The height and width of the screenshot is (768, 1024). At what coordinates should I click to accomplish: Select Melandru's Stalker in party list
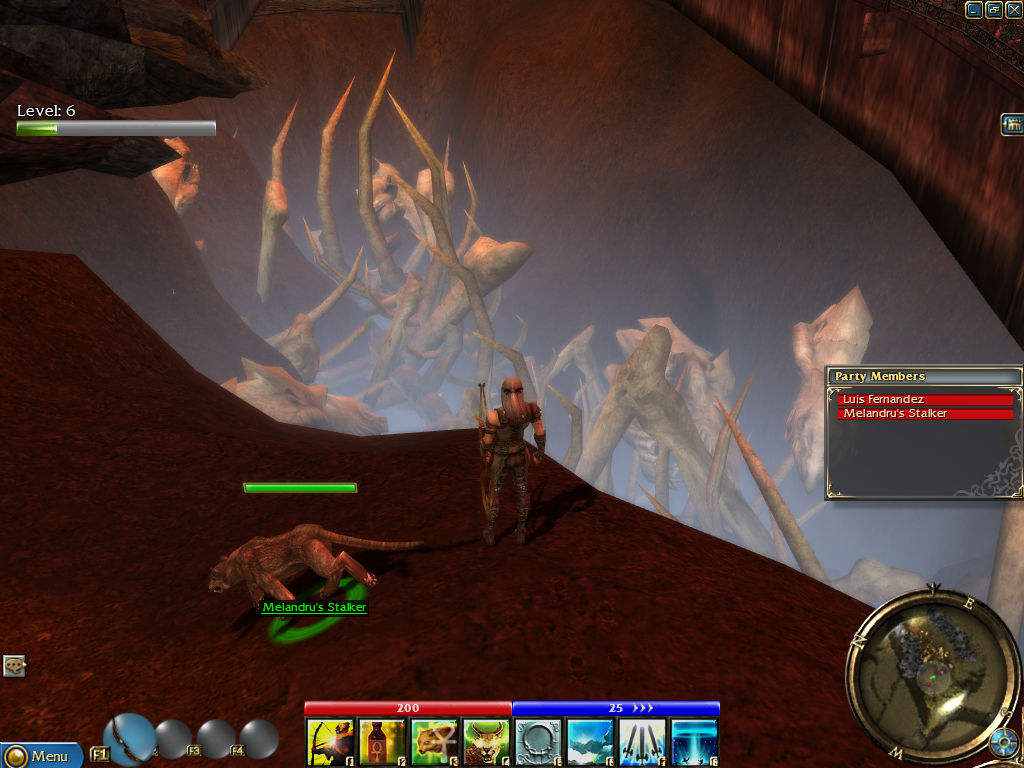pyautogui.click(x=925, y=413)
